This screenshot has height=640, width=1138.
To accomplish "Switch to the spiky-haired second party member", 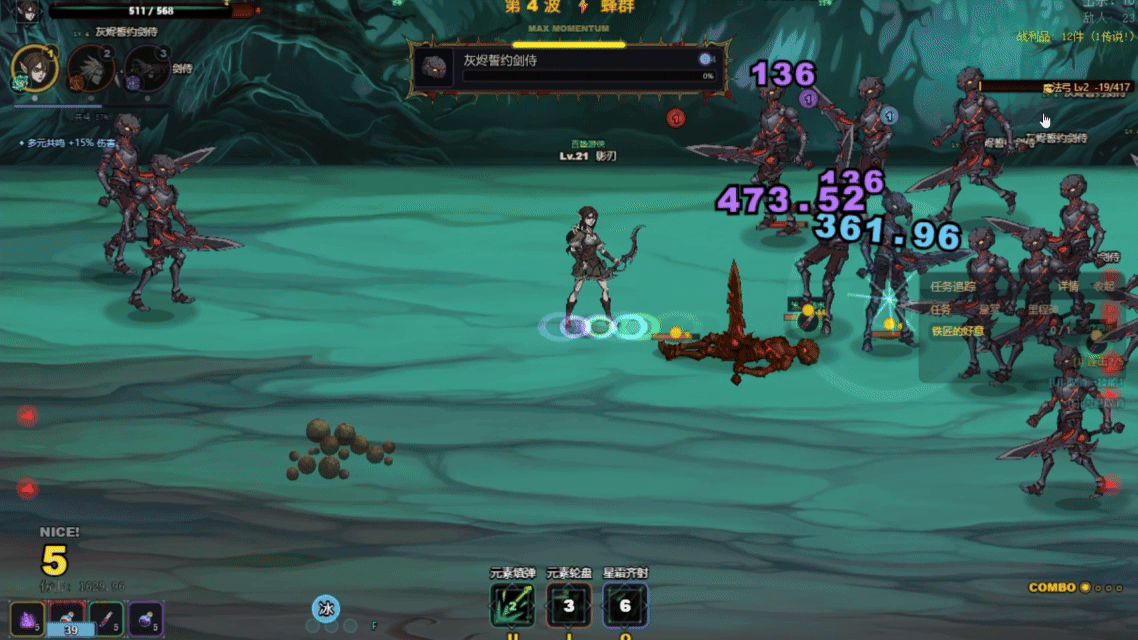I will [x=89, y=69].
